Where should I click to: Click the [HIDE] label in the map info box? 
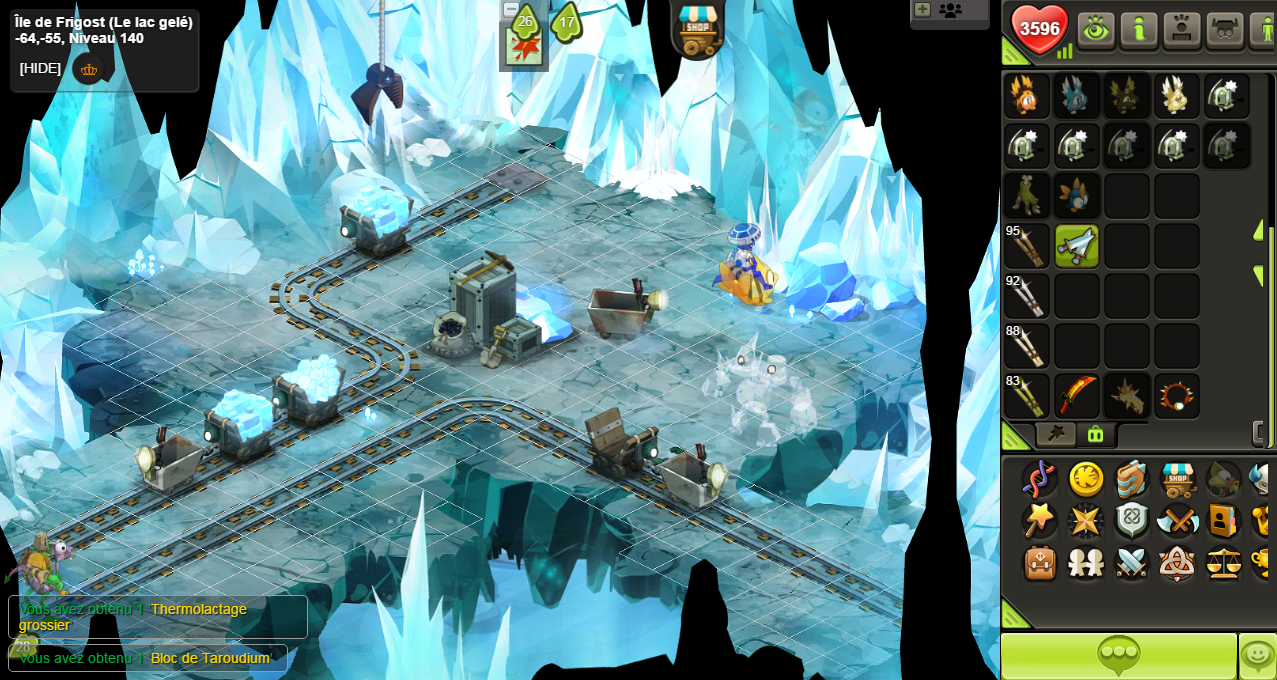(40, 68)
